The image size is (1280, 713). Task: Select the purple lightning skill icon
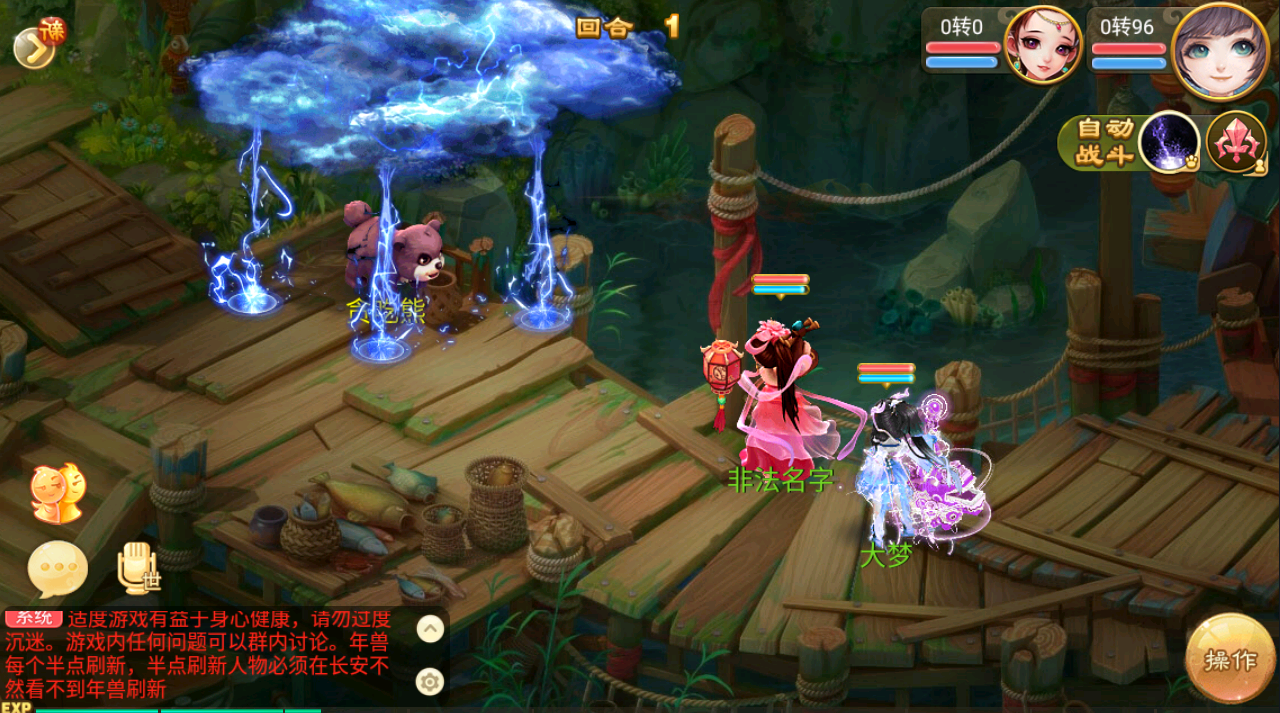coord(1169,142)
